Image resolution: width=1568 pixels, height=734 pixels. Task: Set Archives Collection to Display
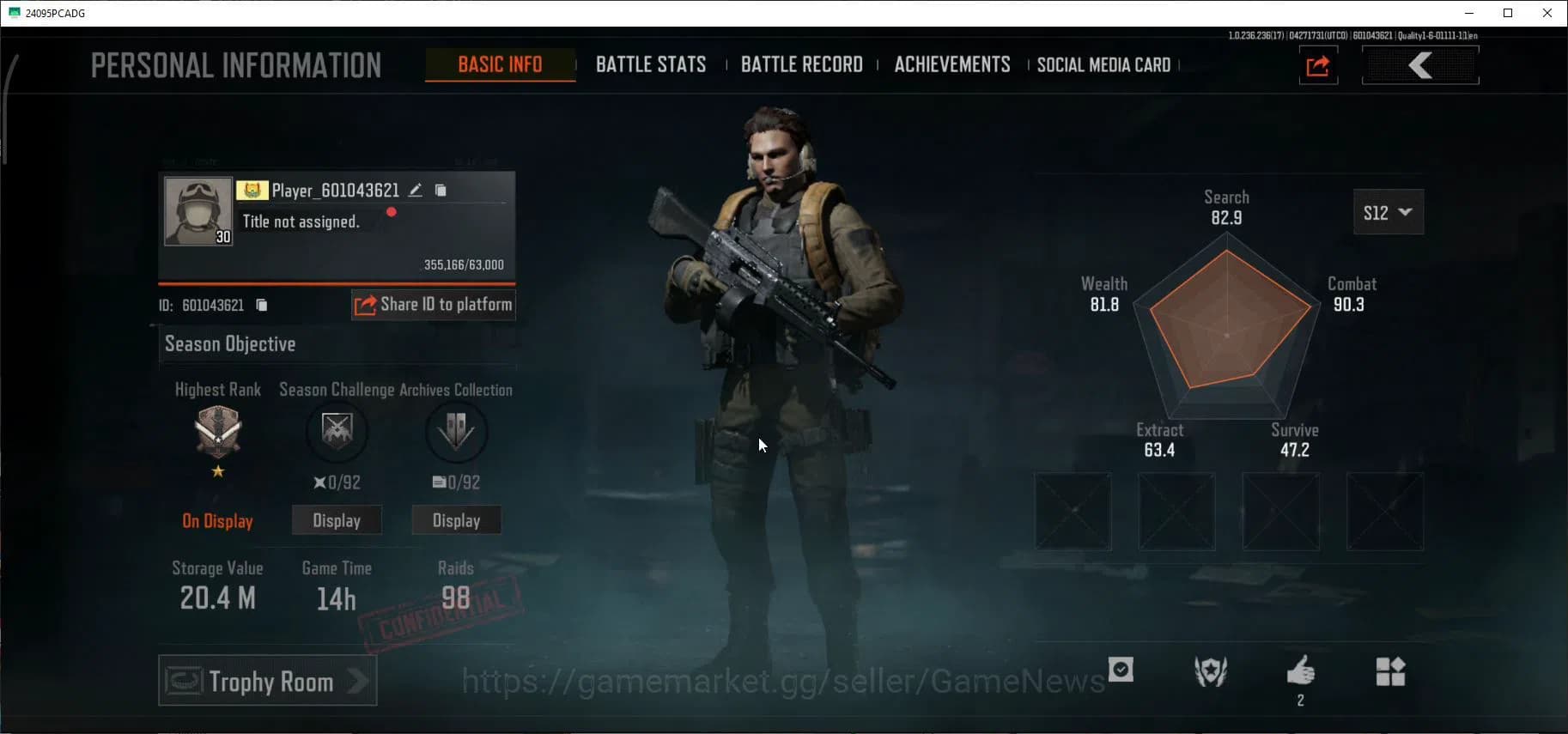point(456,519)
